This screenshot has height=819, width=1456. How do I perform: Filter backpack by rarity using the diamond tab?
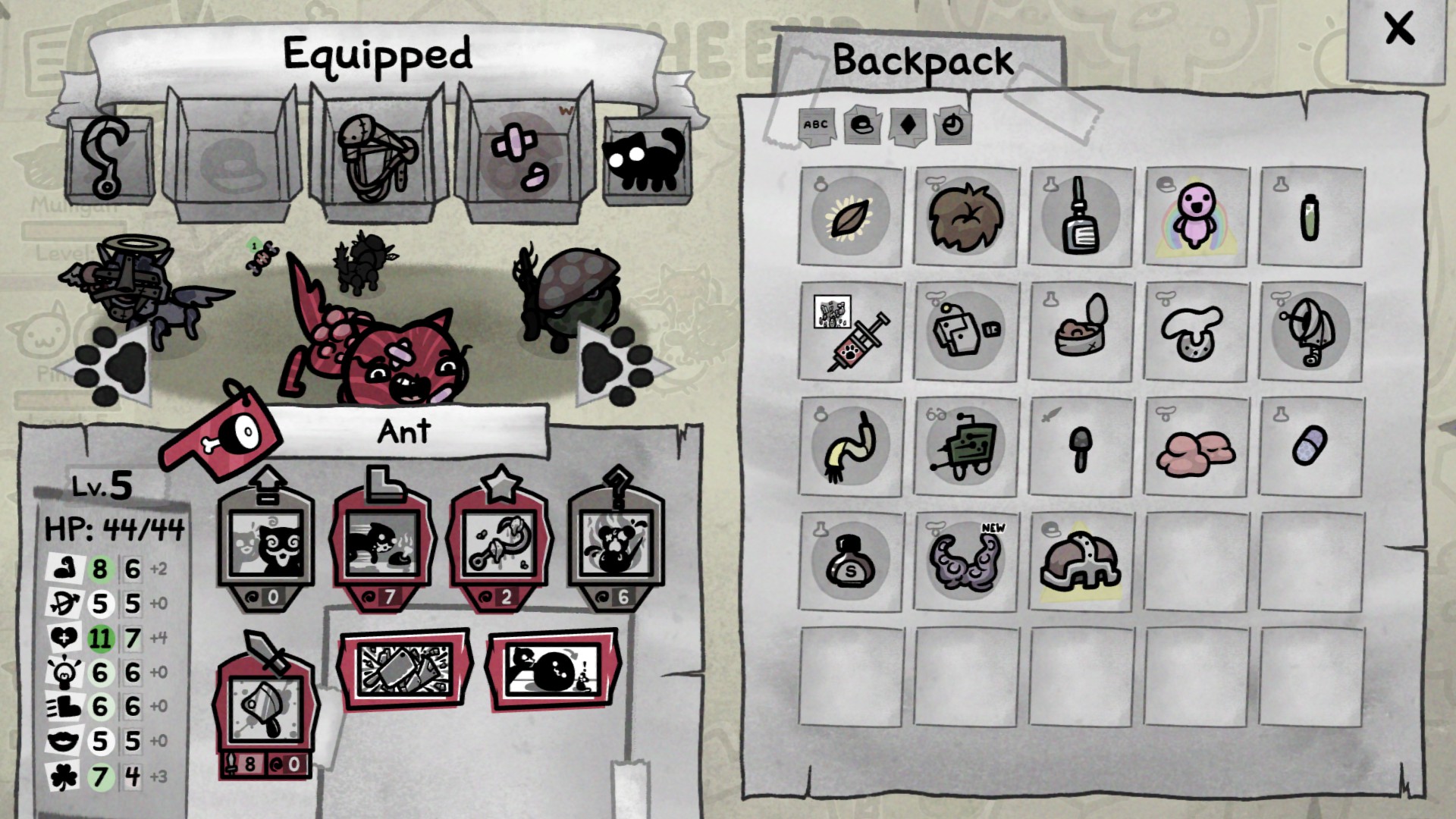click(x=906, y=127)
